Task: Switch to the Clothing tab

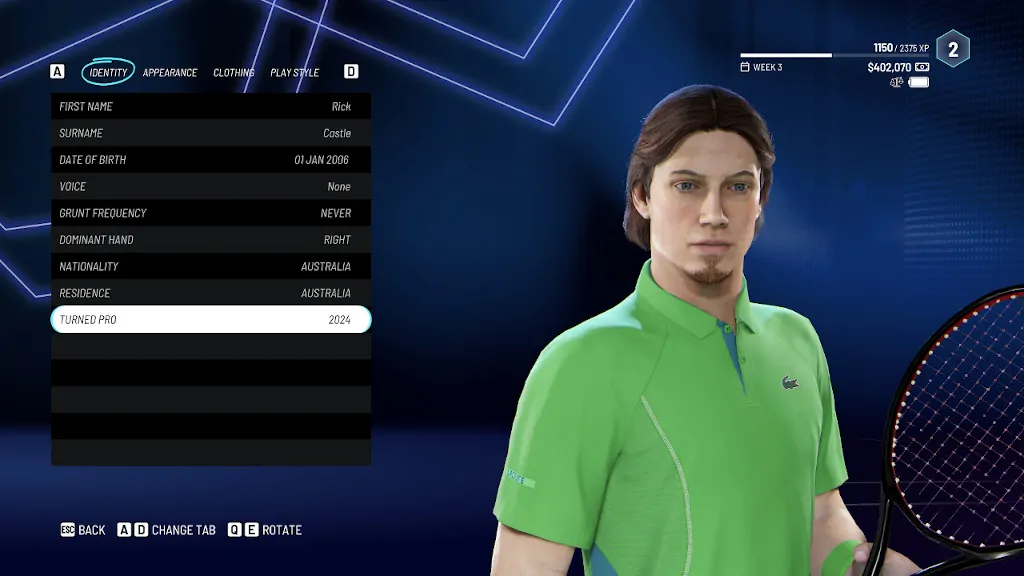Action: tap(234, 73)
